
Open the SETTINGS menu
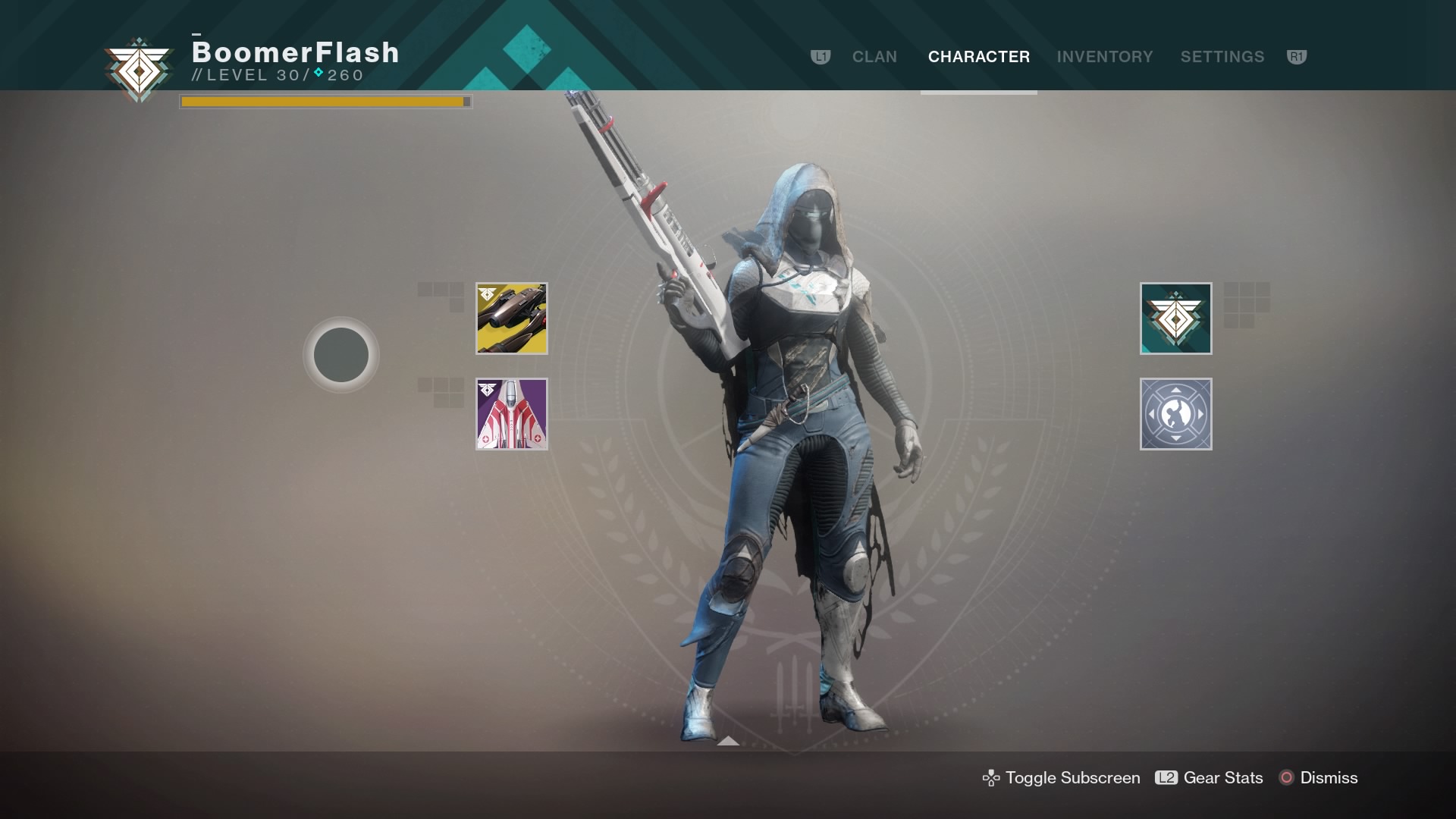1222,56
